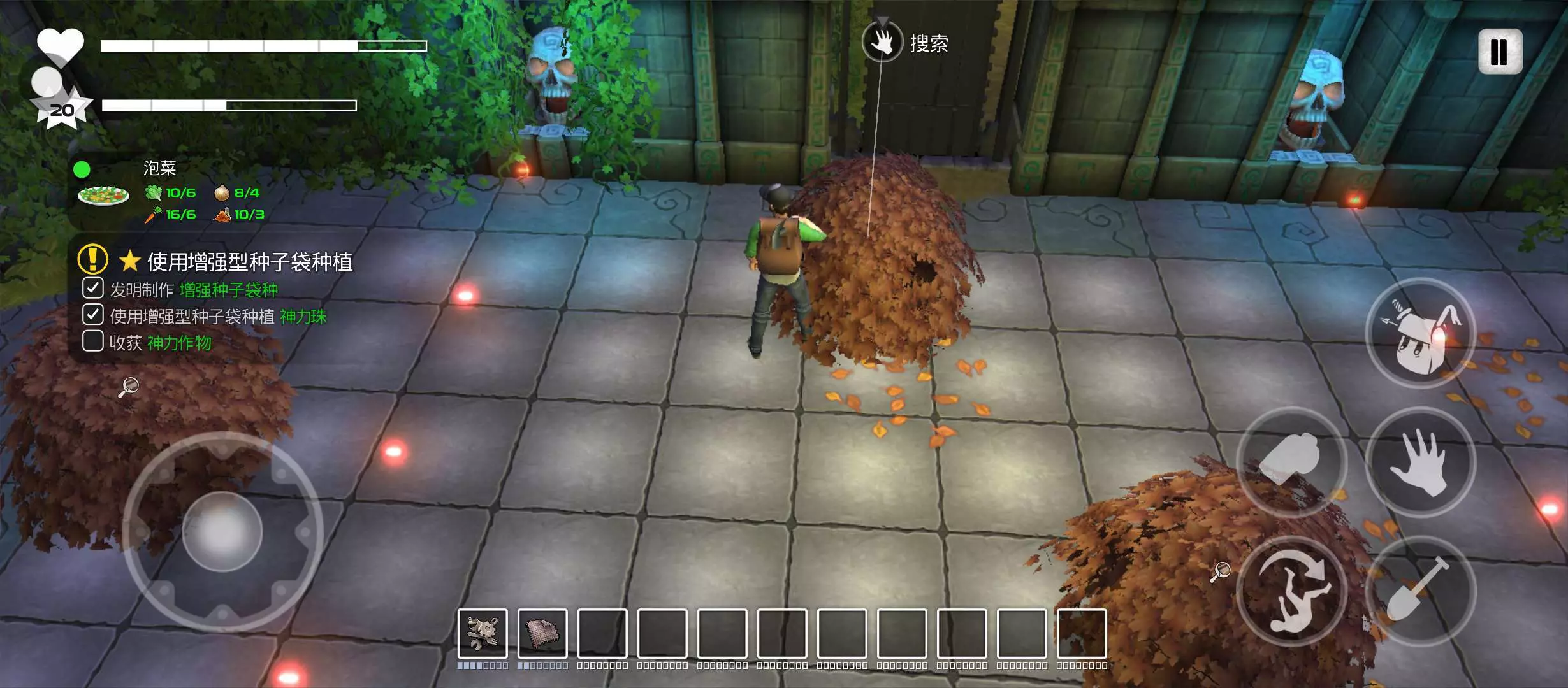
Task: Select the woven cloth hotbar slot
Action: coord(542,633)
